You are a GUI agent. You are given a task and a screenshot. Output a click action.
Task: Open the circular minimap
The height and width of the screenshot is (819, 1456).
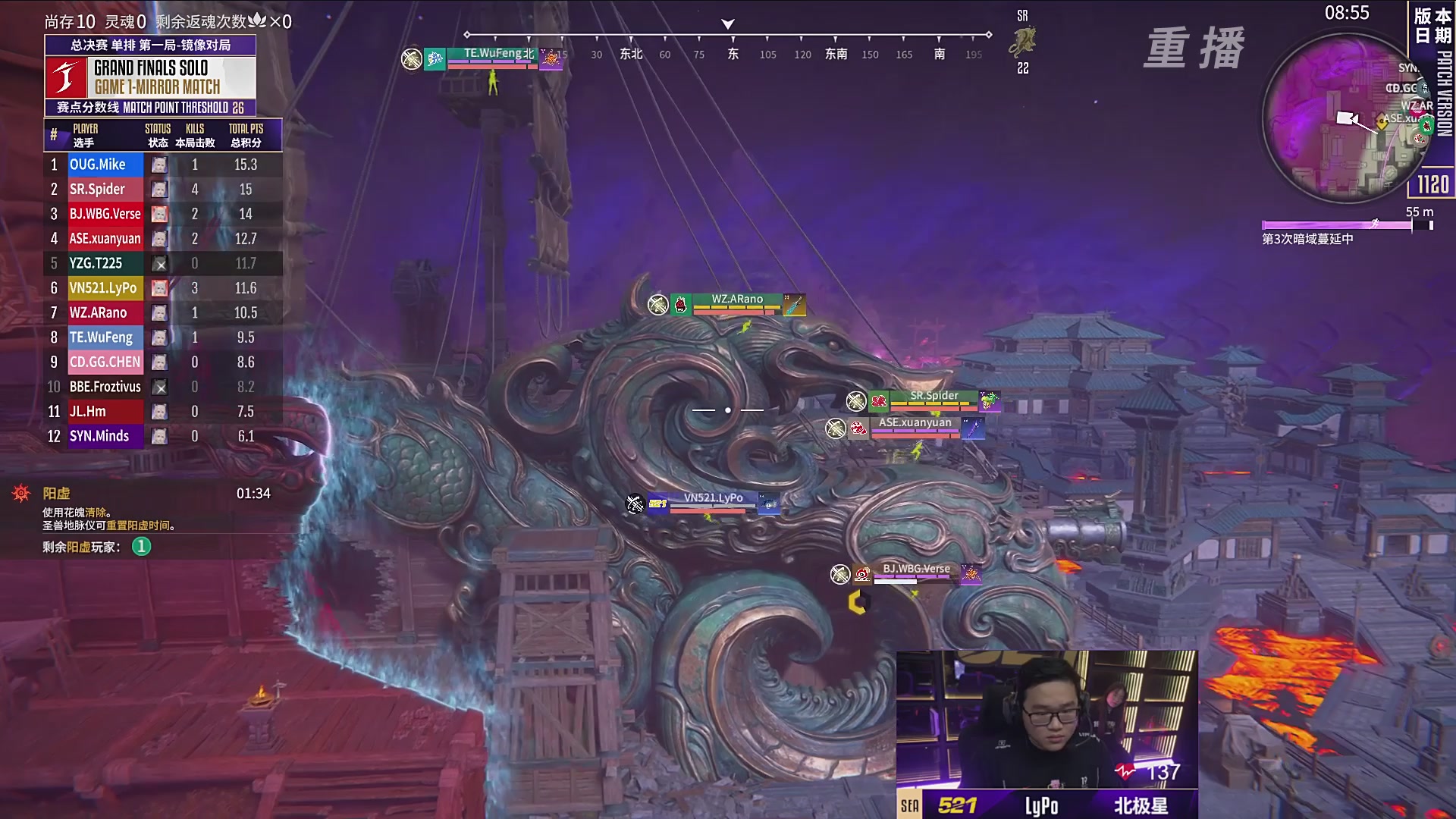point(1347,118)
